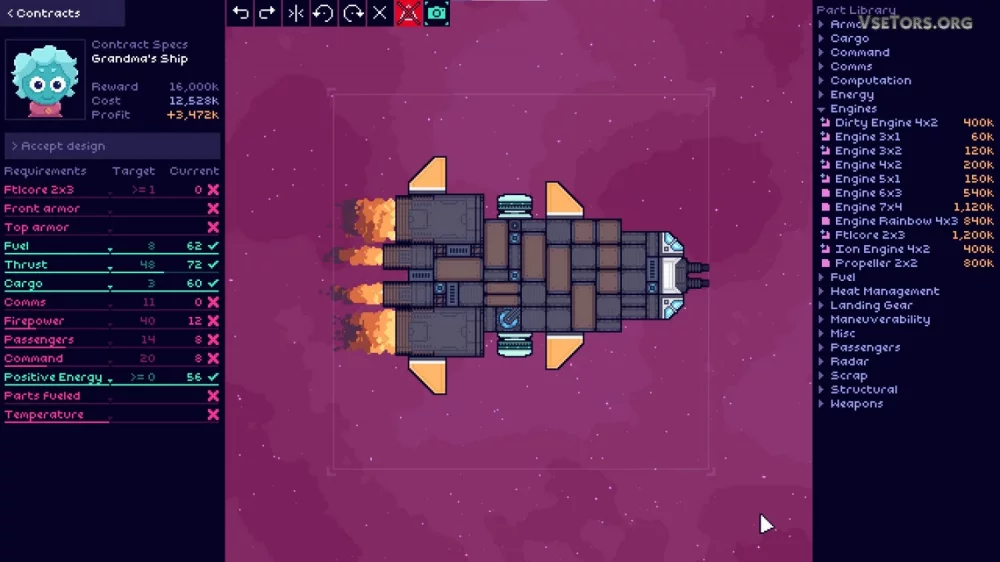
Task: Go back to Contracts list
Action: click(44, 13)
